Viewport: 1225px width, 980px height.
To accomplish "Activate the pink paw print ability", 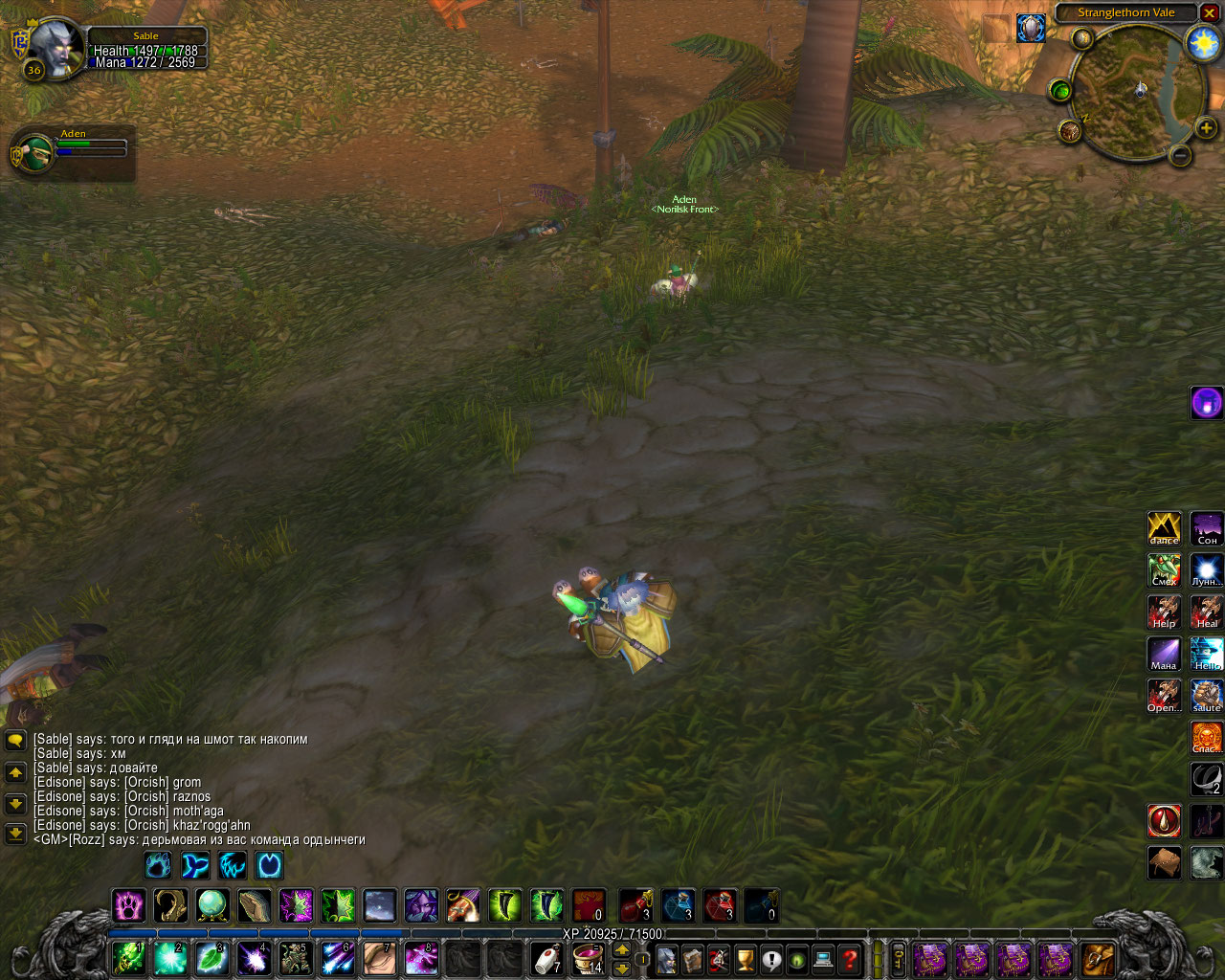I will pos(129,904).
